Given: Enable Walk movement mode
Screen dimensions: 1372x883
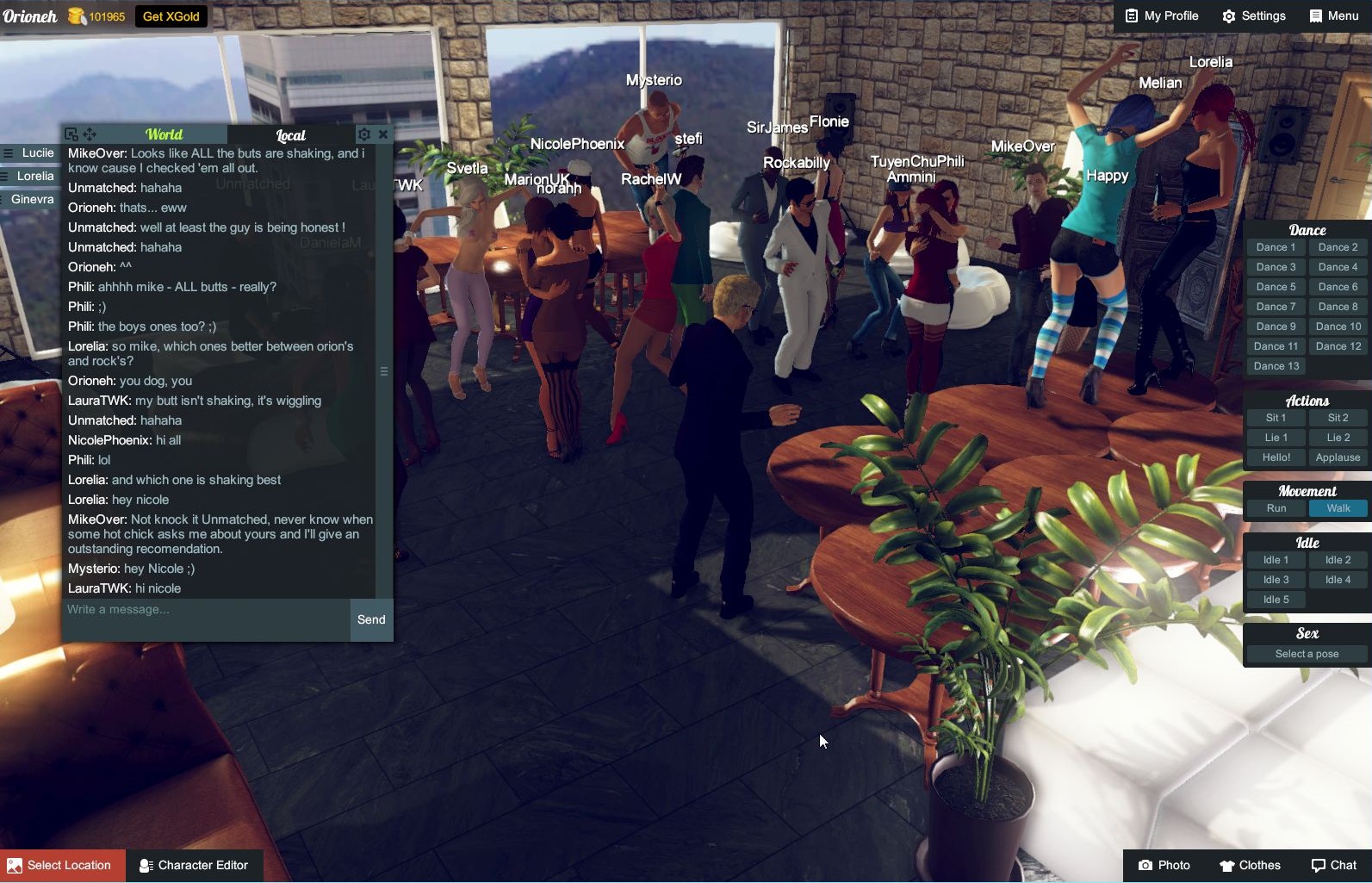Looking at the screenshot, I should pyautogui.click(x=1337, y=508).
